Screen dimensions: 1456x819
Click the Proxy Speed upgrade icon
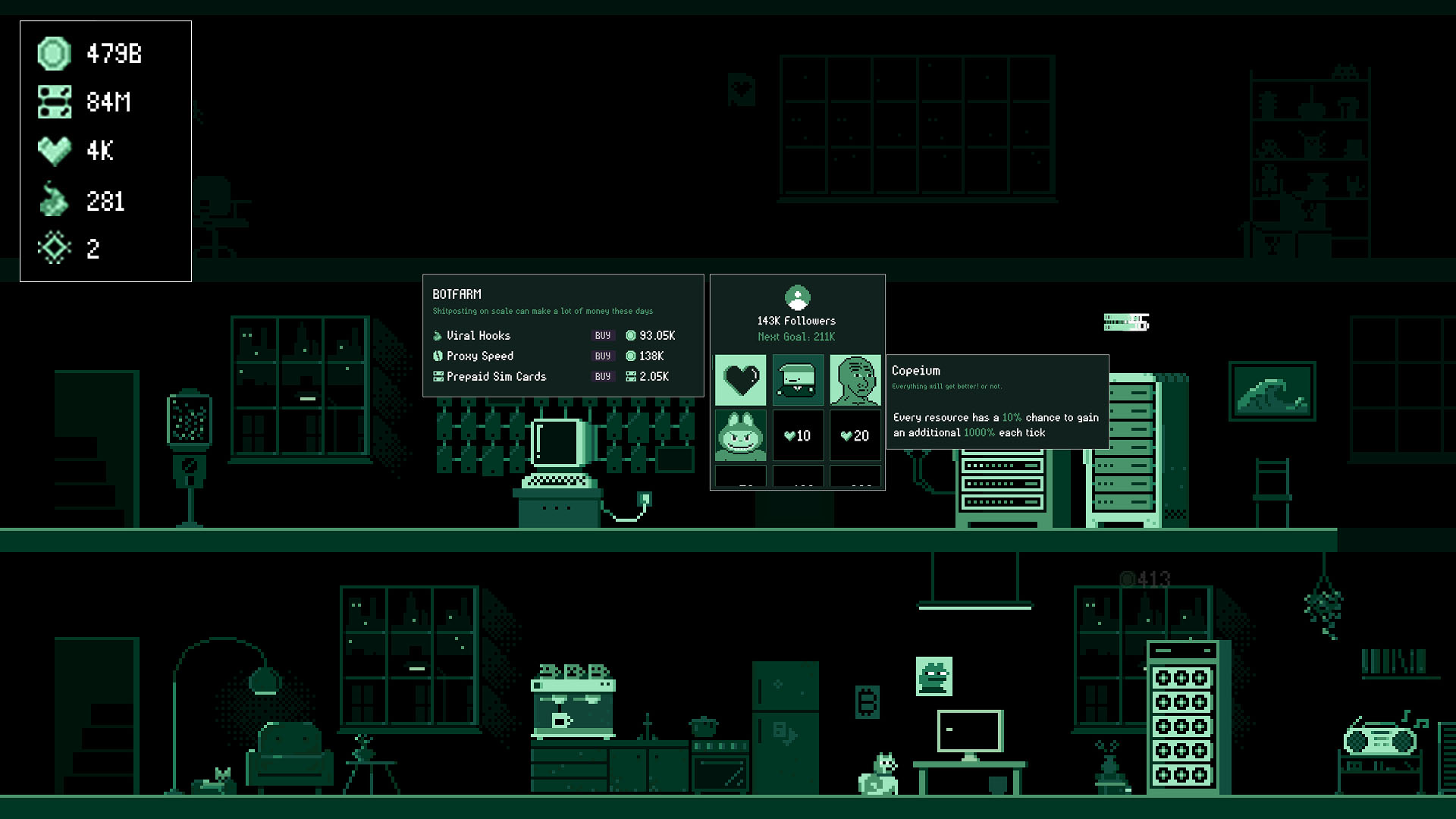coord(438,356)
